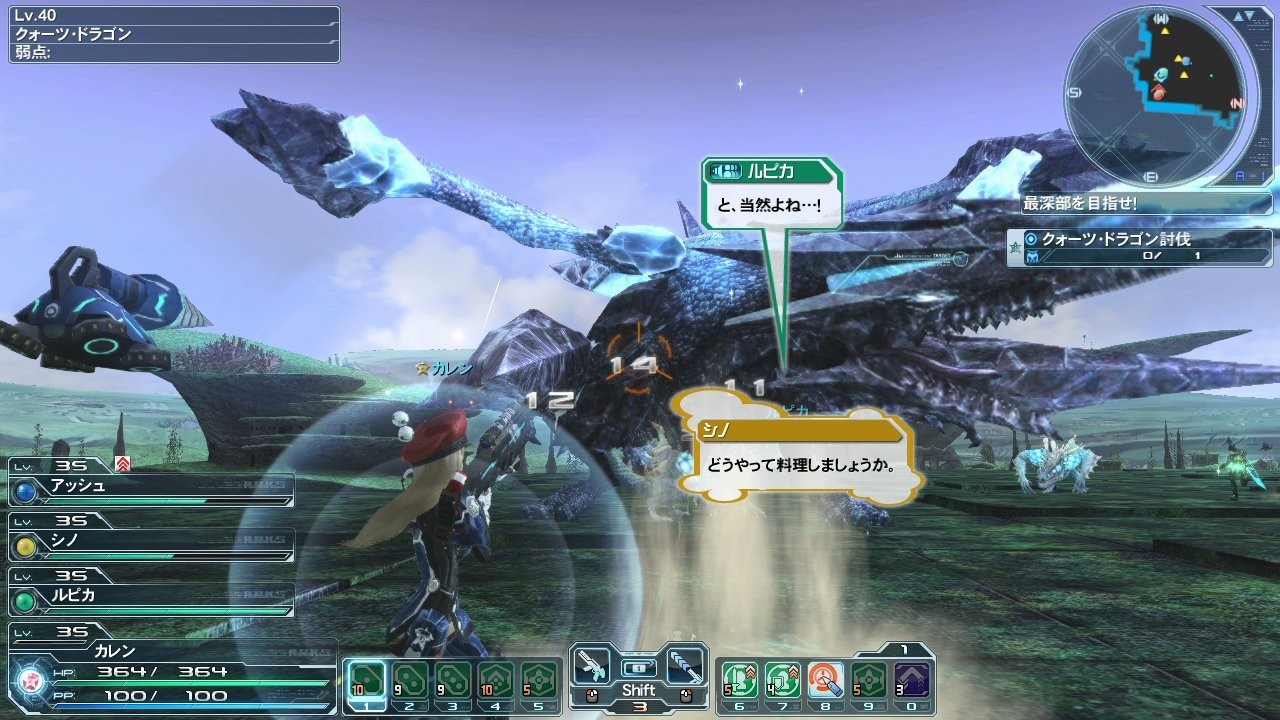Click シノ's yellow cloud speech bubble
This screenshot has height=720, width=1280.
[796, 455]
